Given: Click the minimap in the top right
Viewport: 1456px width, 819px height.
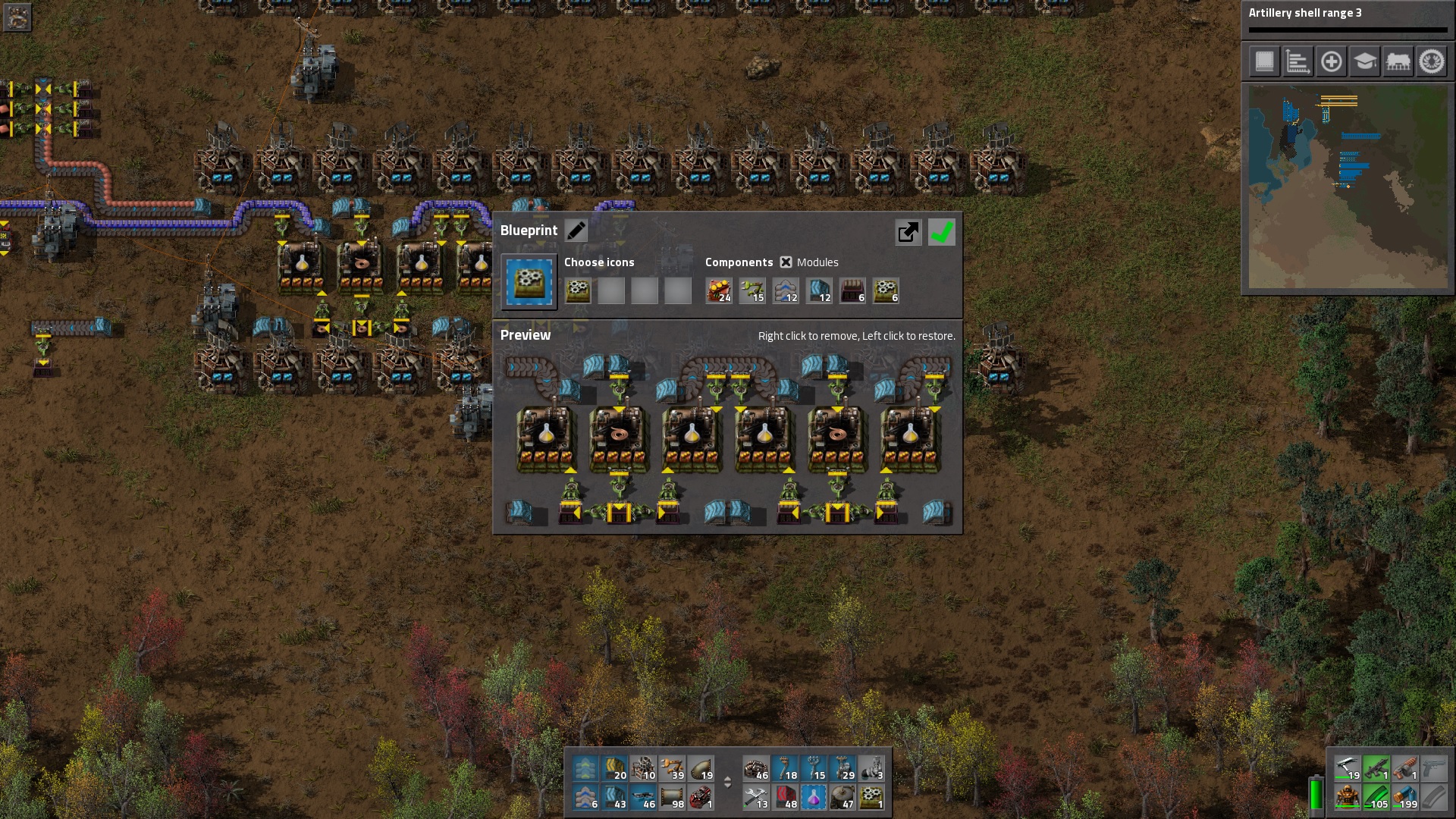Looking at the screenshot, I should coord(1348,188).
